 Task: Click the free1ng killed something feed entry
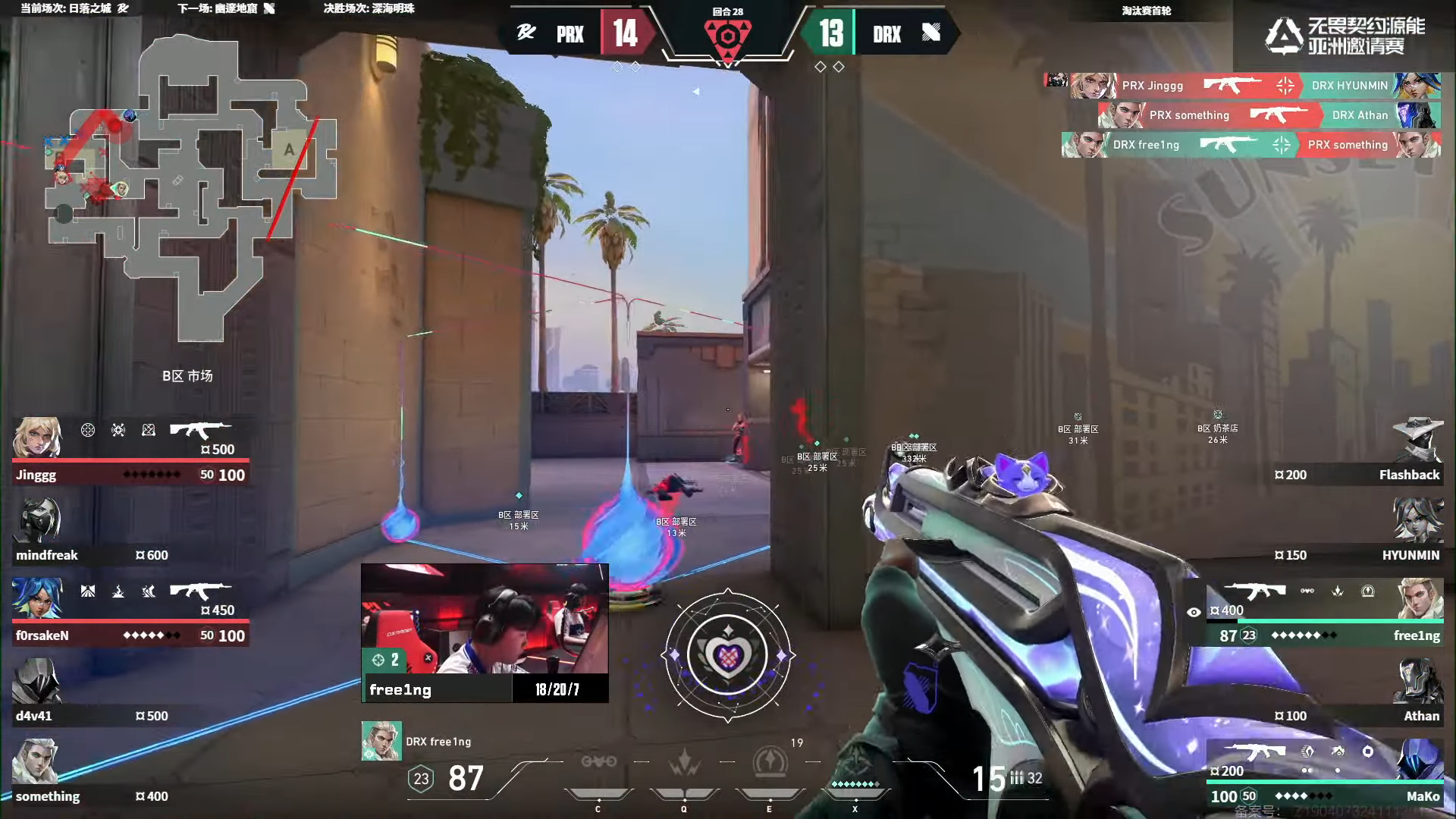(1251, 145)
